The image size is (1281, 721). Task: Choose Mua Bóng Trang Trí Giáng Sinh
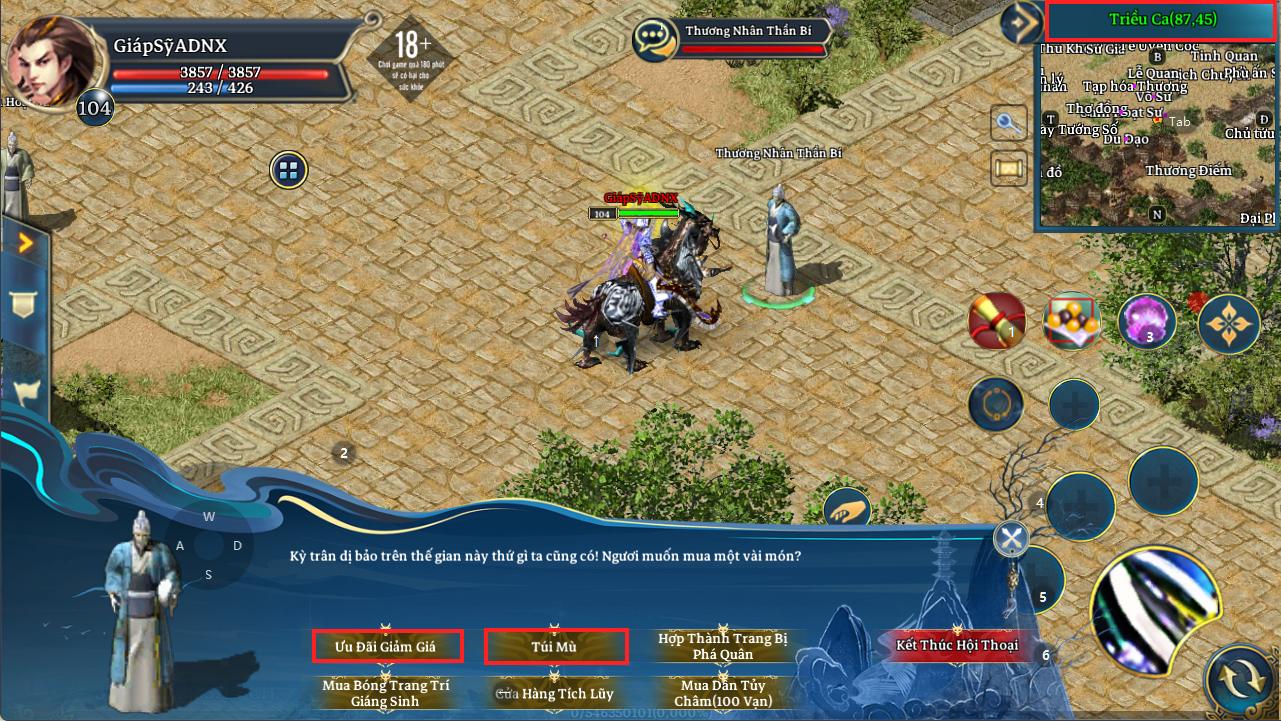[386, 693]
